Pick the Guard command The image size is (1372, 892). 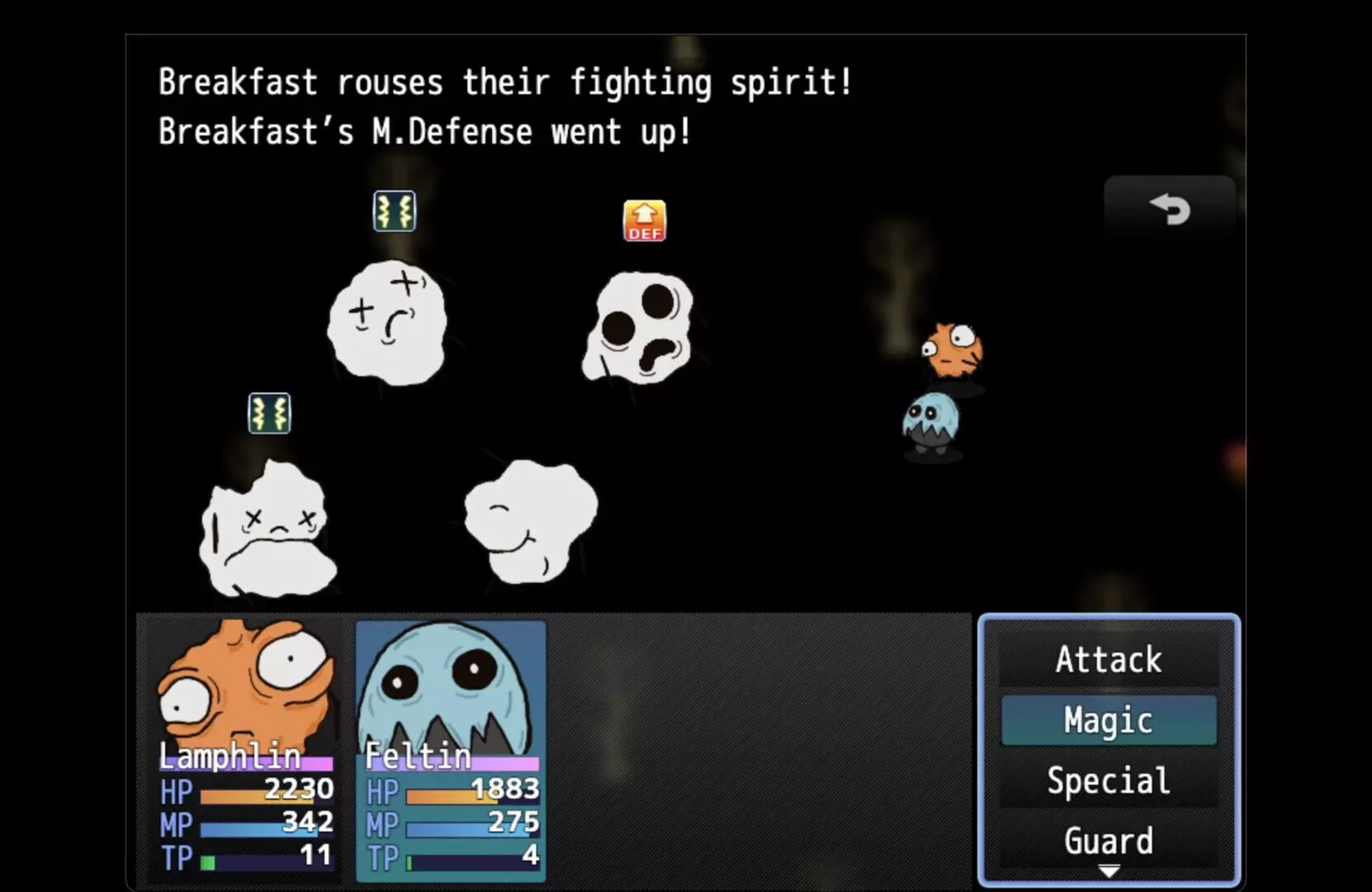coord(1108,841)
